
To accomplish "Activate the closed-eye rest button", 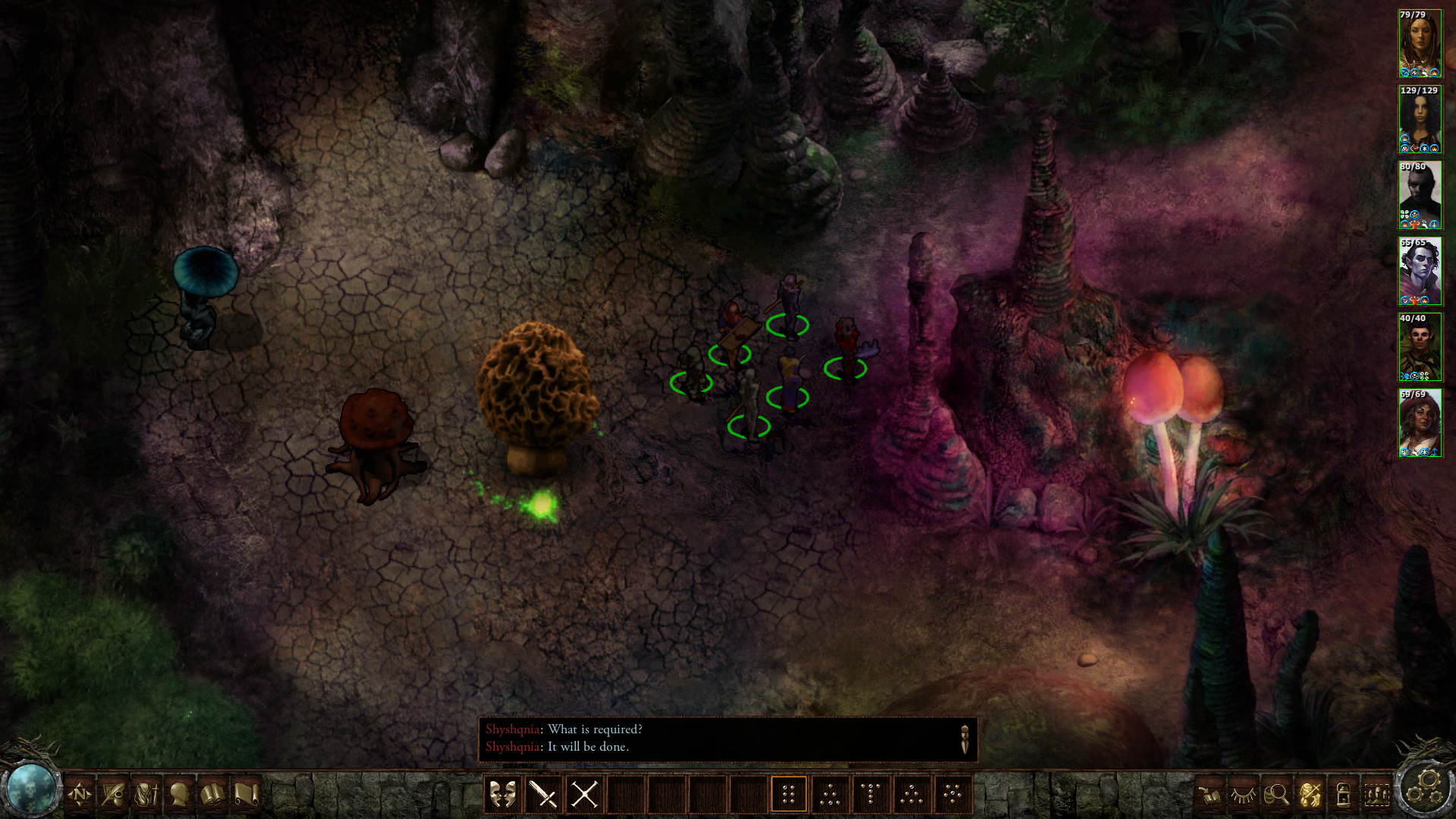I will click(1243, 795).
